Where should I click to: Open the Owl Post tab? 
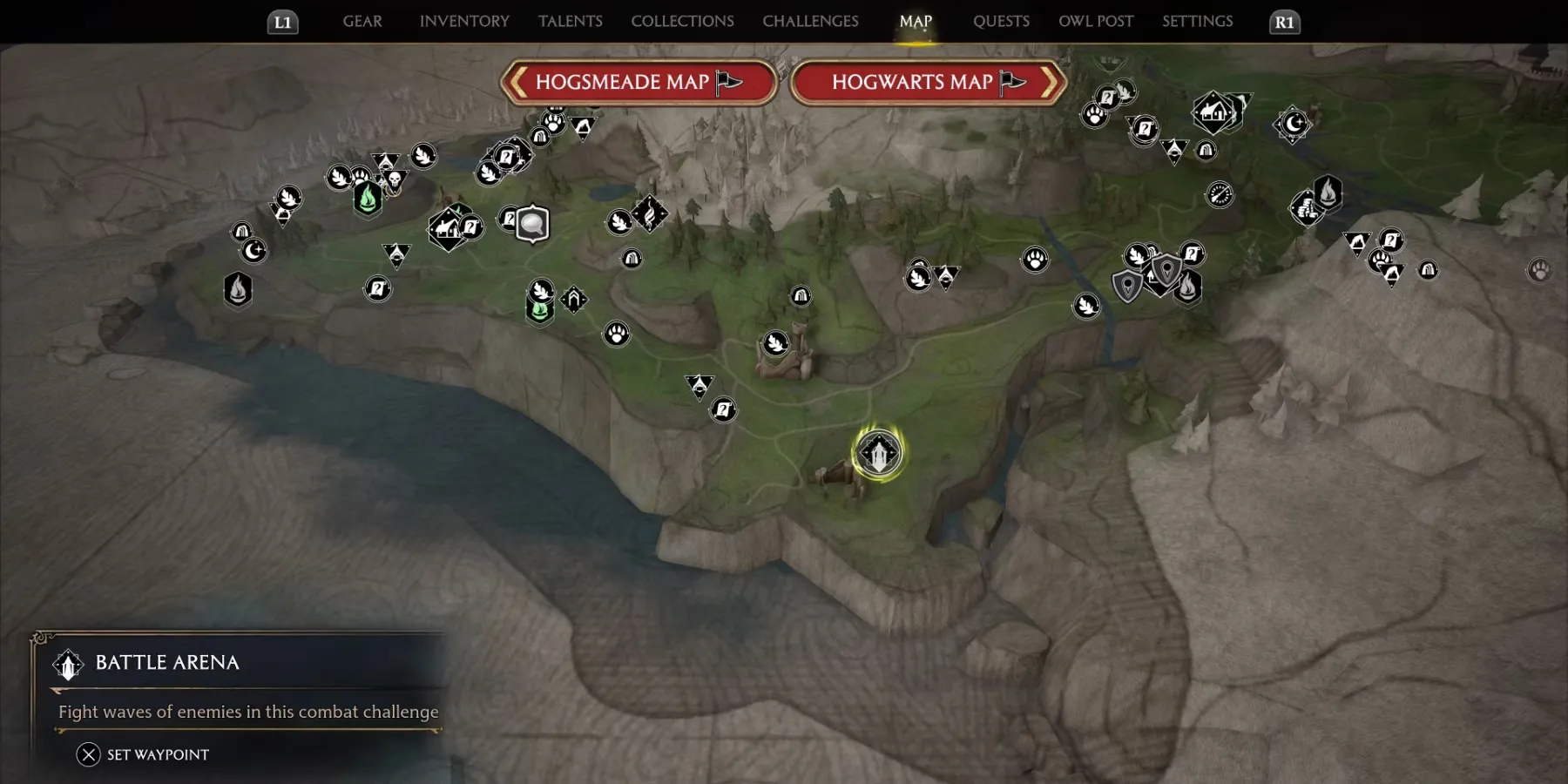(x=1096, y=21)
